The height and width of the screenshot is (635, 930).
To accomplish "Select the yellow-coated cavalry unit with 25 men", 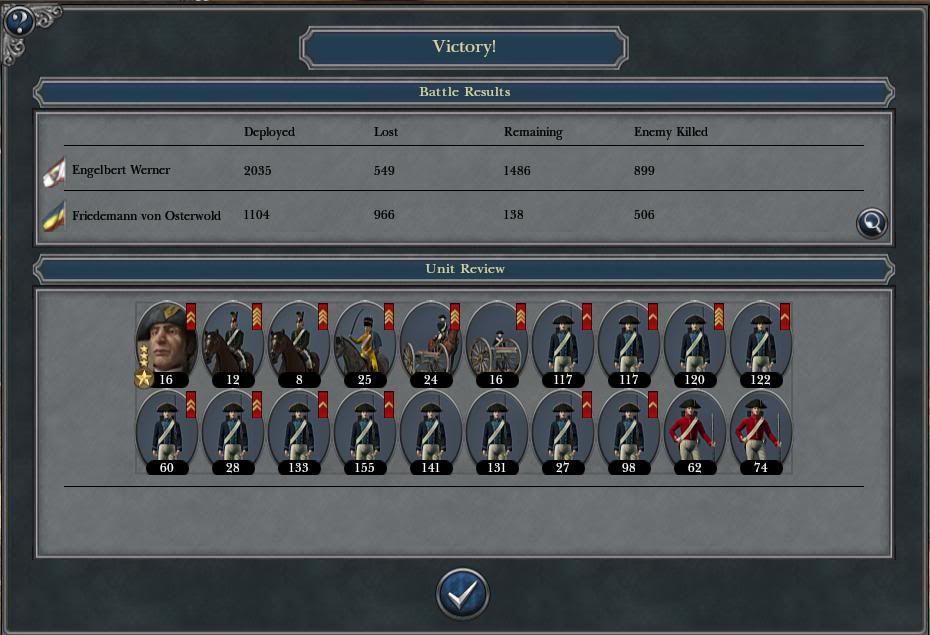I will (x=363, y=342).
